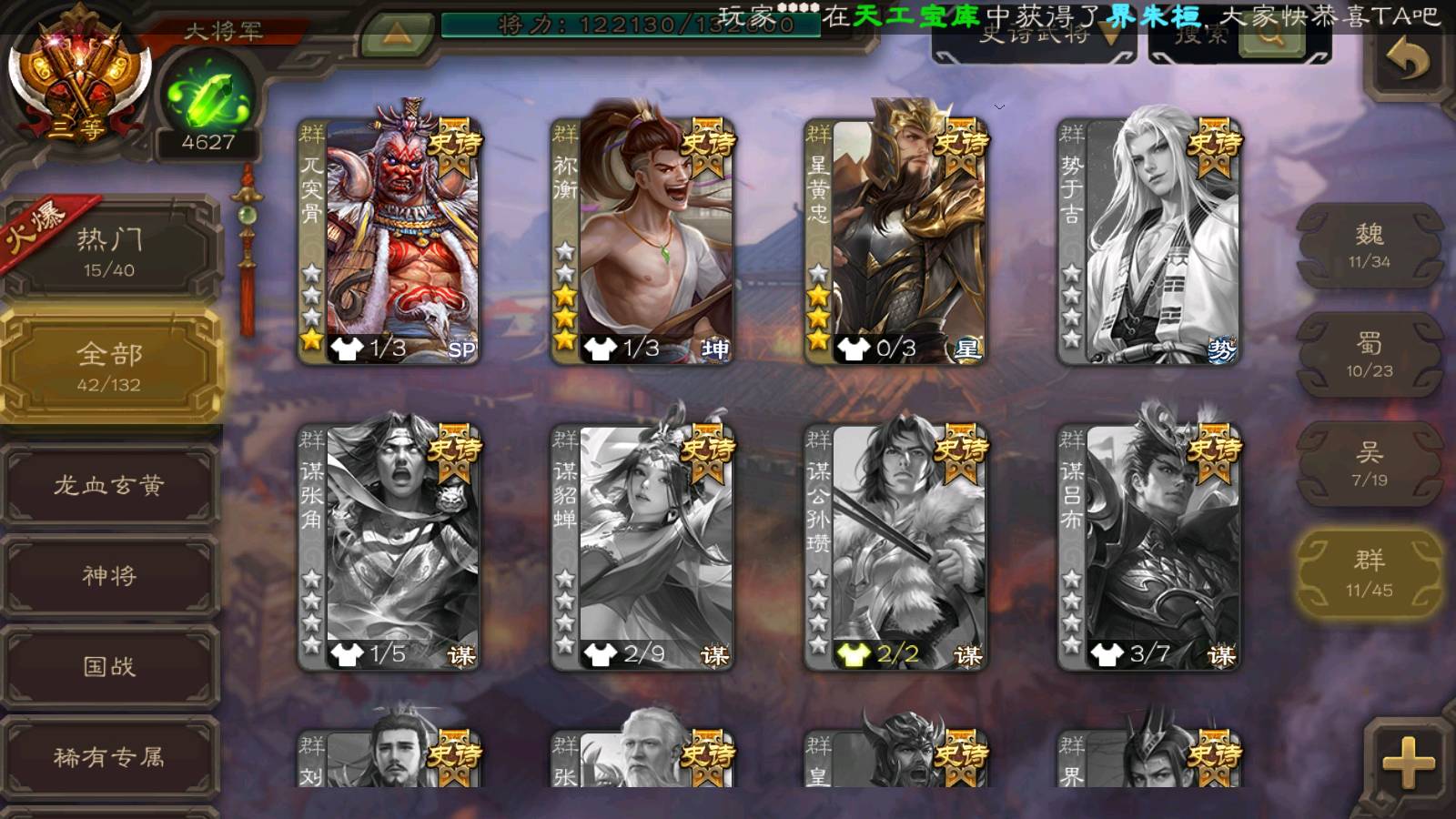Image resolution: width=1456 pixels, height=819 pixels.
Task: Open the 星黄忠 hero card
Action: click(x=895, y=241)
